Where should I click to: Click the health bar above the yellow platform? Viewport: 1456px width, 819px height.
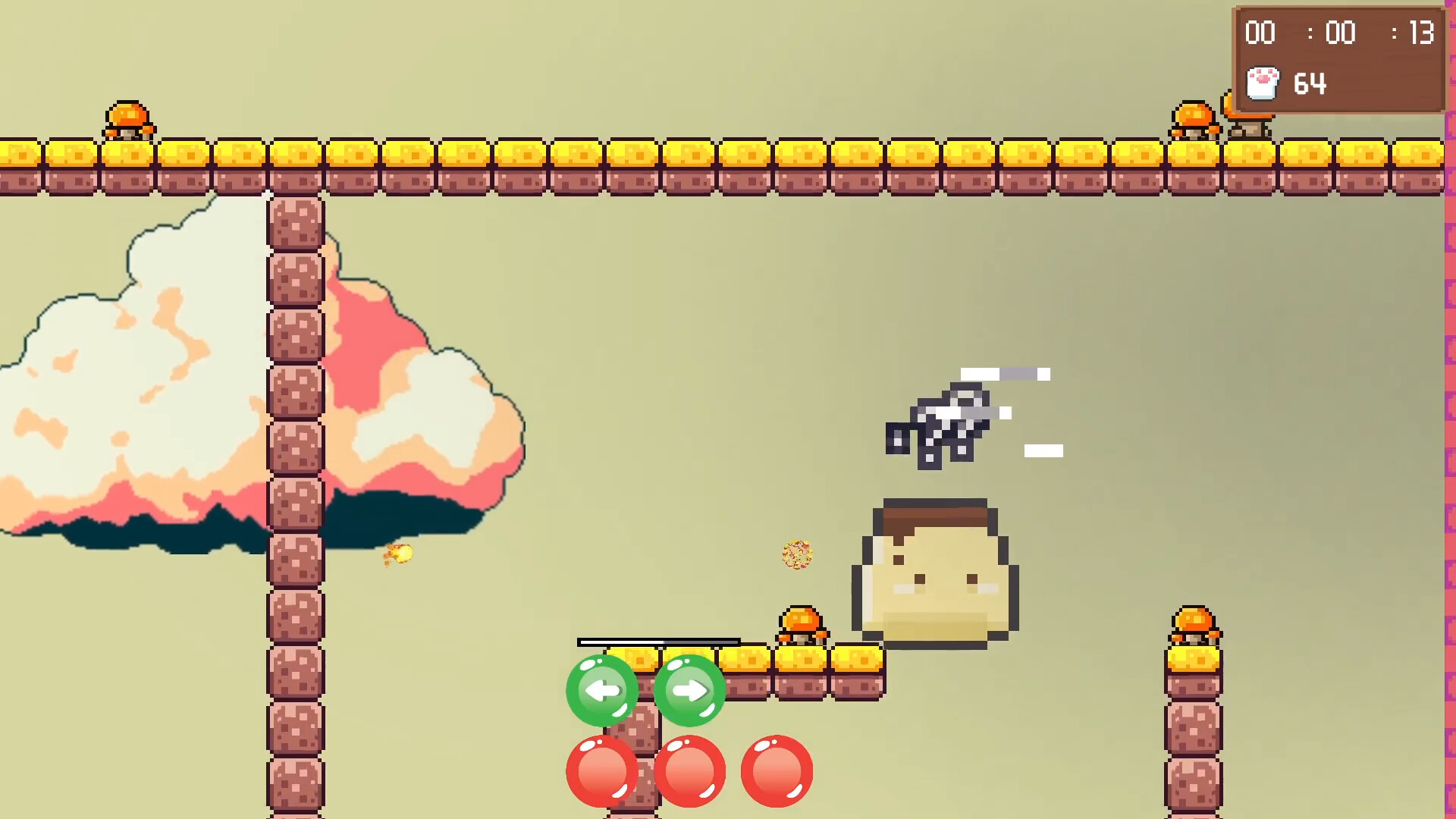pyautogui.click(x=657, y=641)
